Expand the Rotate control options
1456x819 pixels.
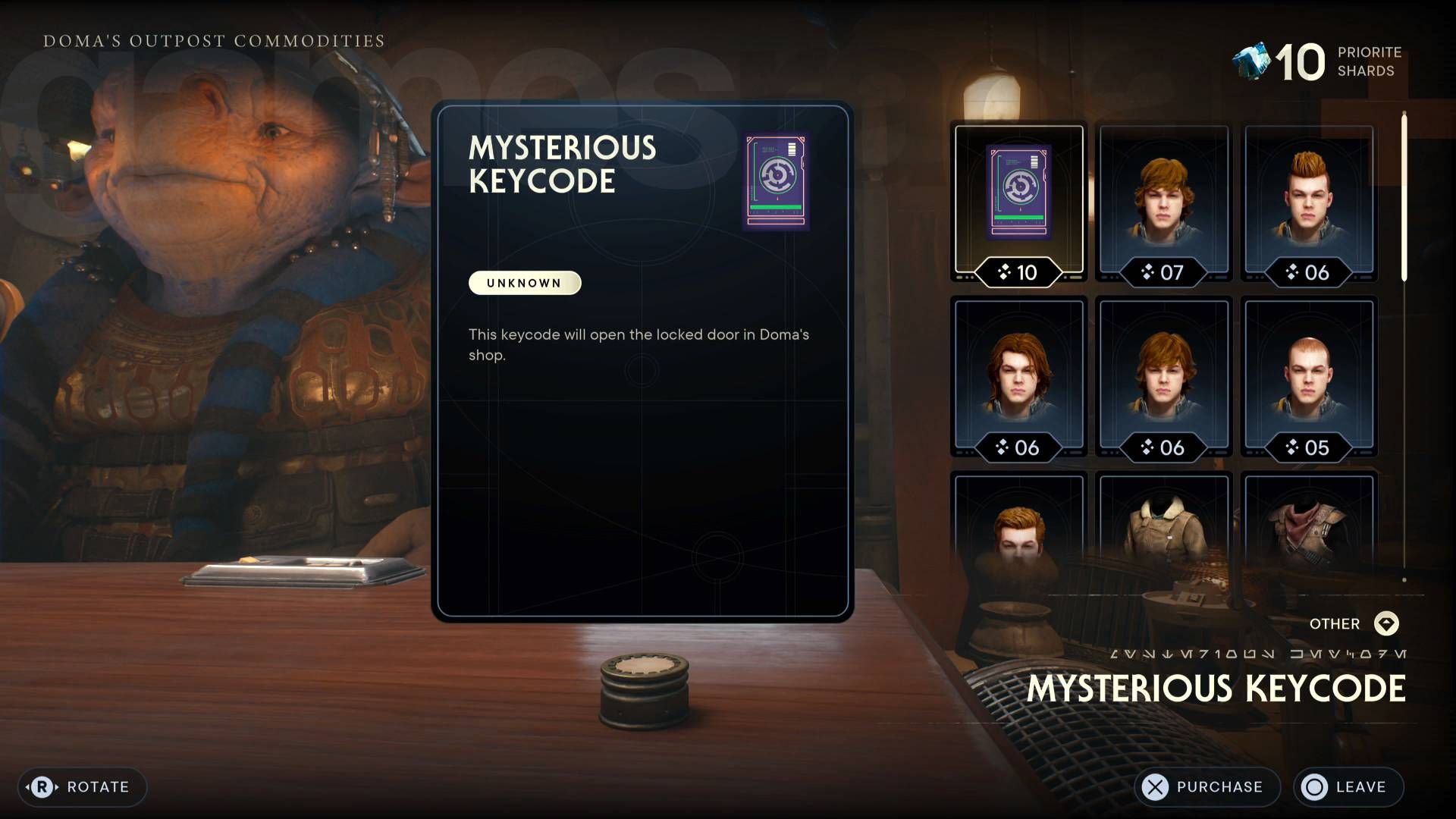82,786
